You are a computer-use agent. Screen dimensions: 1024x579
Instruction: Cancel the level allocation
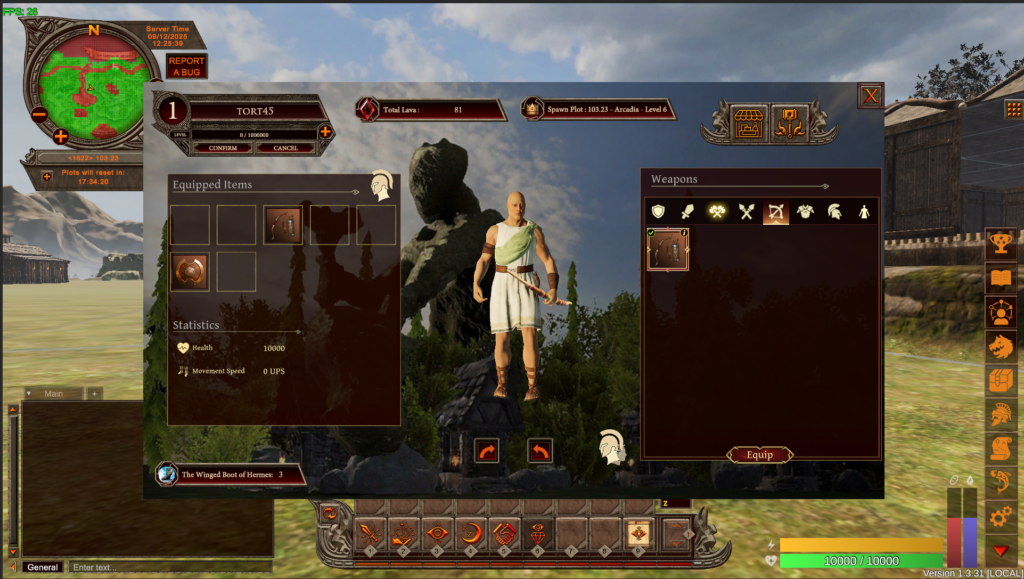click(x=285, y=148)
